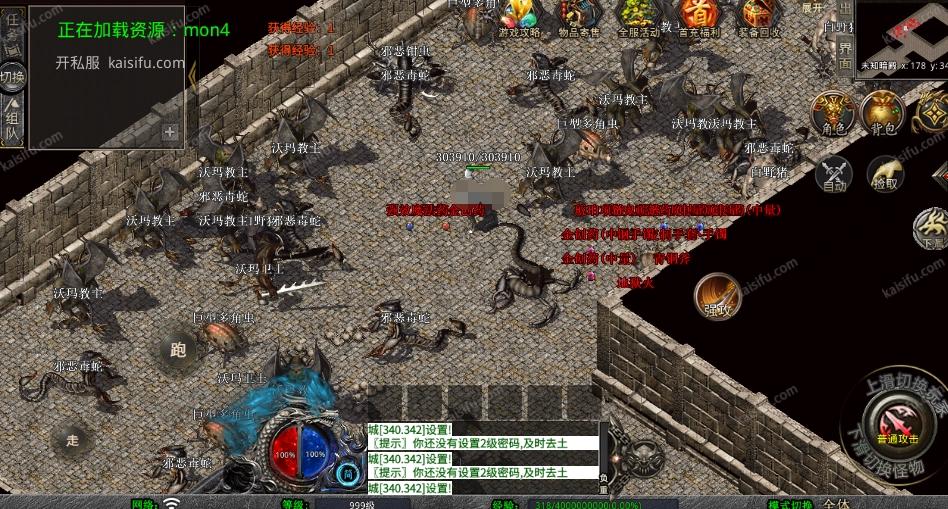Open the 首充福利 first-recharge bonus
Viewport: 948px width, 509px height.
pos(697,15)
